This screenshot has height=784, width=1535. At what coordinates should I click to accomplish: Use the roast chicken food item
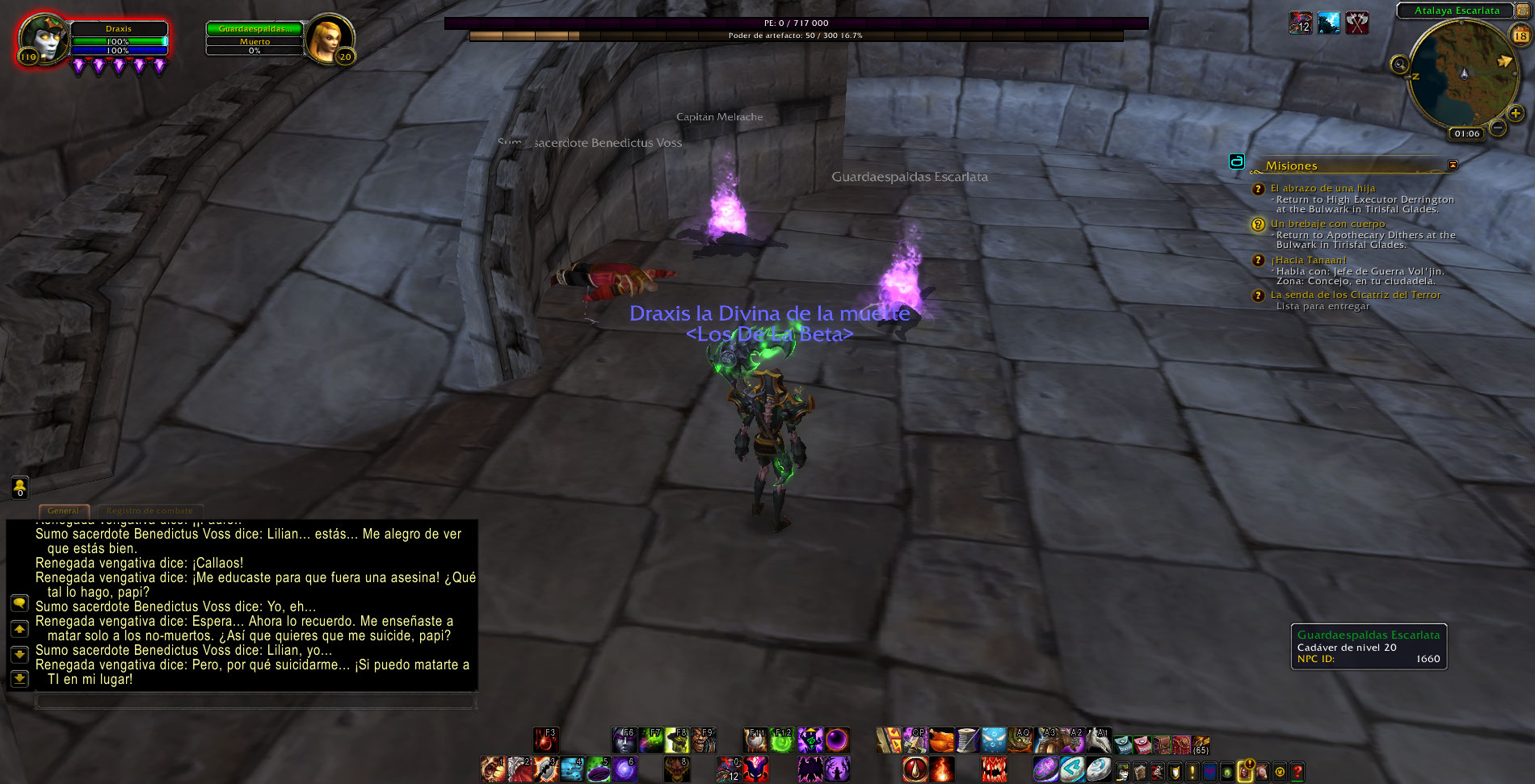tap(941, 740)
